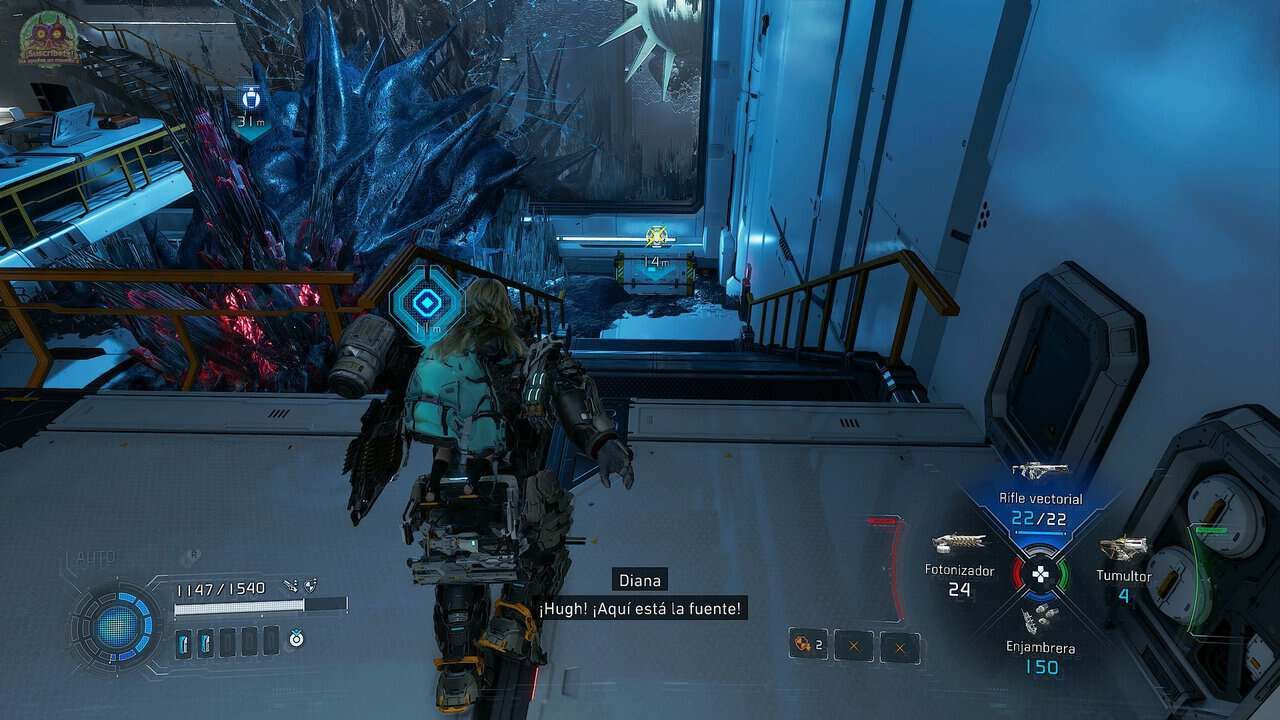The image size is (1280, 720).
Task: Click the 11m blue octagonal objective marker
Action: 427,303
